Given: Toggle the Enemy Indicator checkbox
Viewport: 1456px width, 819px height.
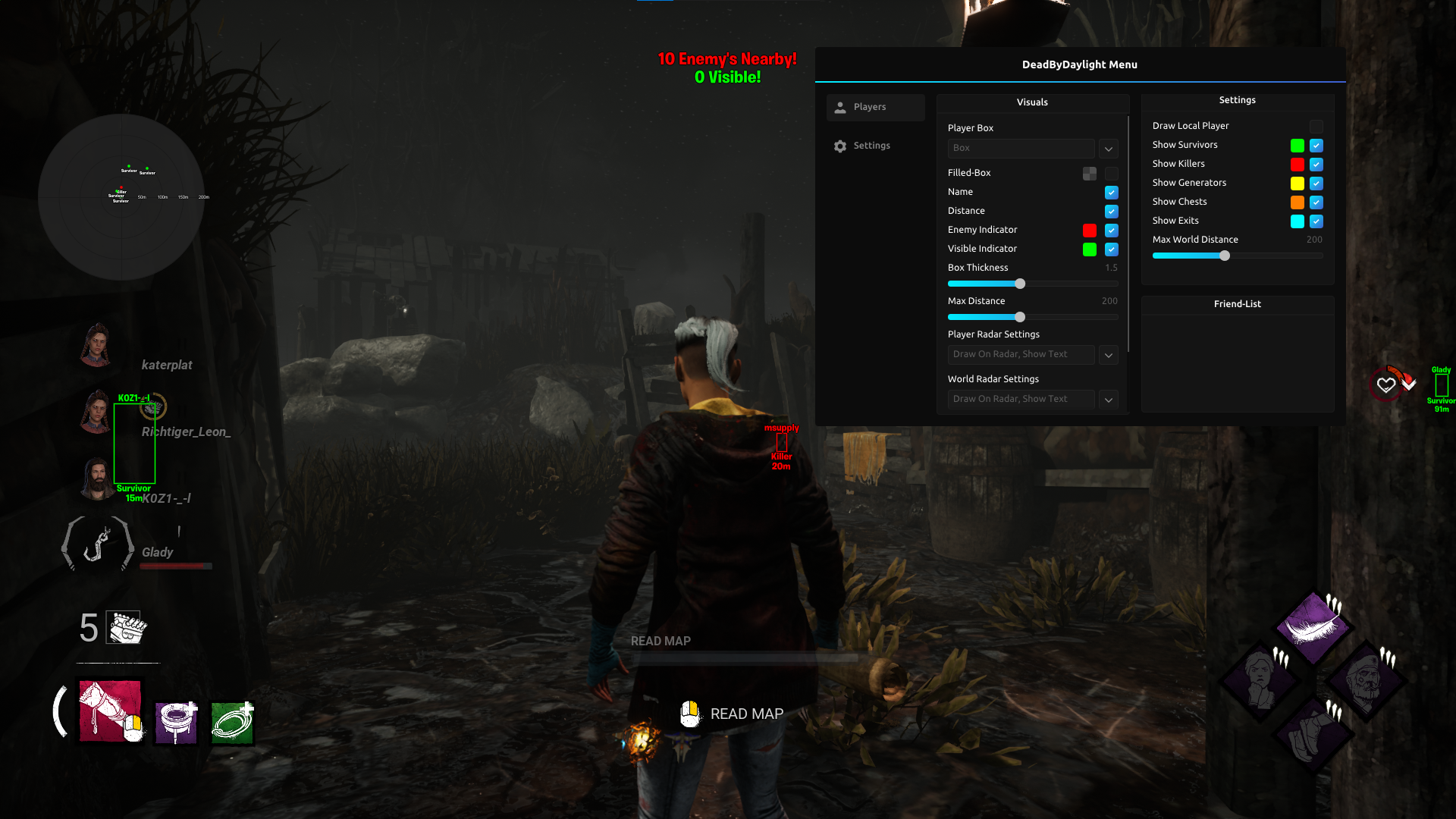Looking at the screenshot, I should [1111, 231].
